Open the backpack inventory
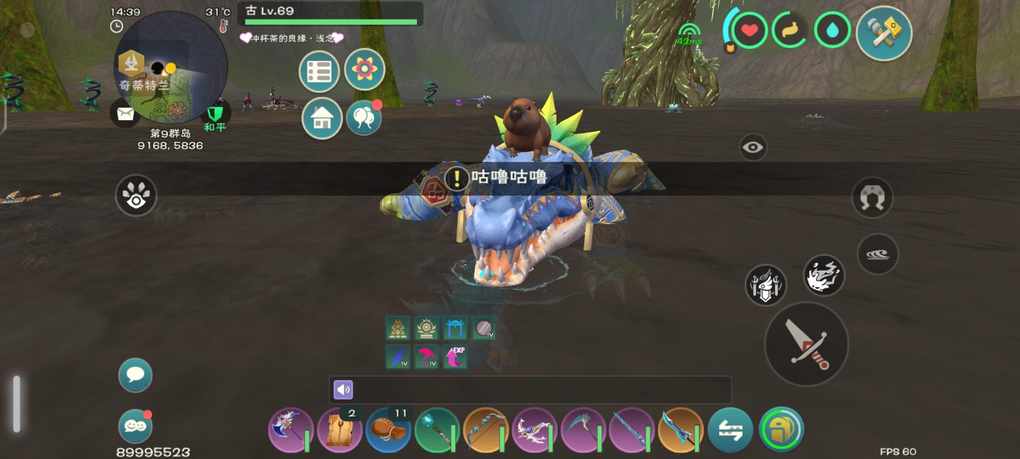The width and height of the screenshot is (1020, 459). (781, 430)
